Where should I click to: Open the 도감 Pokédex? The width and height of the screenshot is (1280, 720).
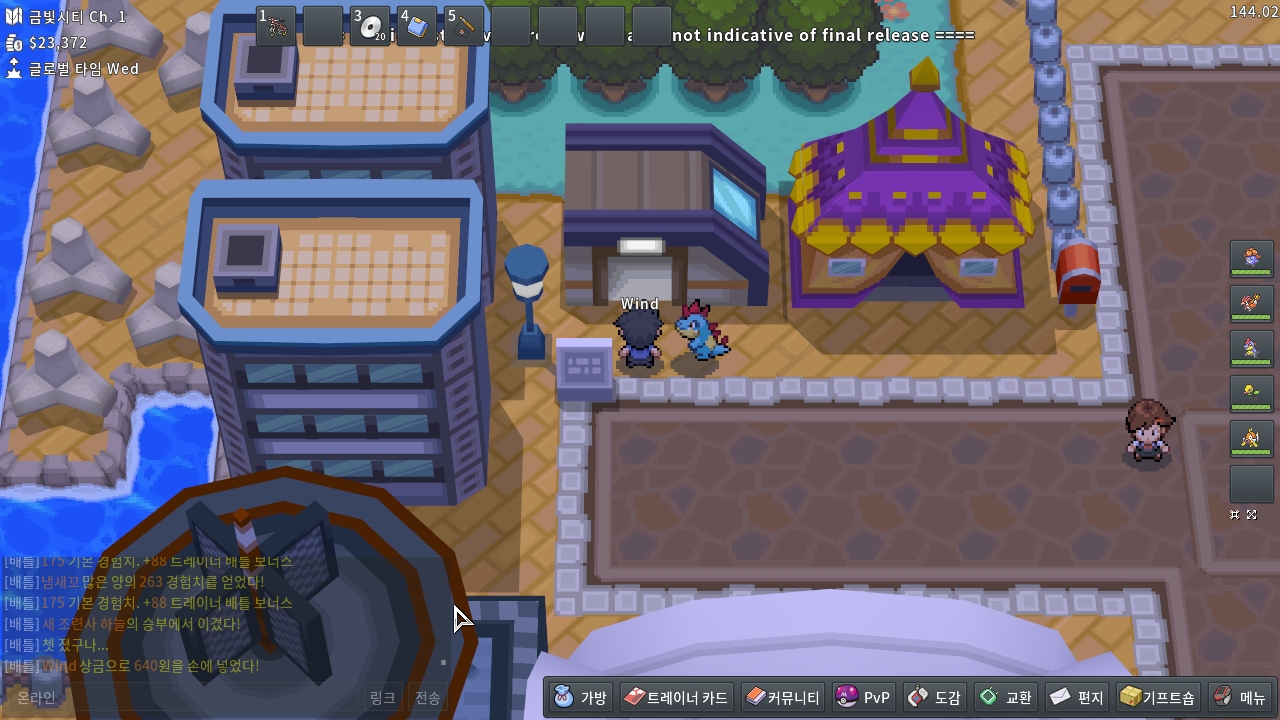[934, 697]
